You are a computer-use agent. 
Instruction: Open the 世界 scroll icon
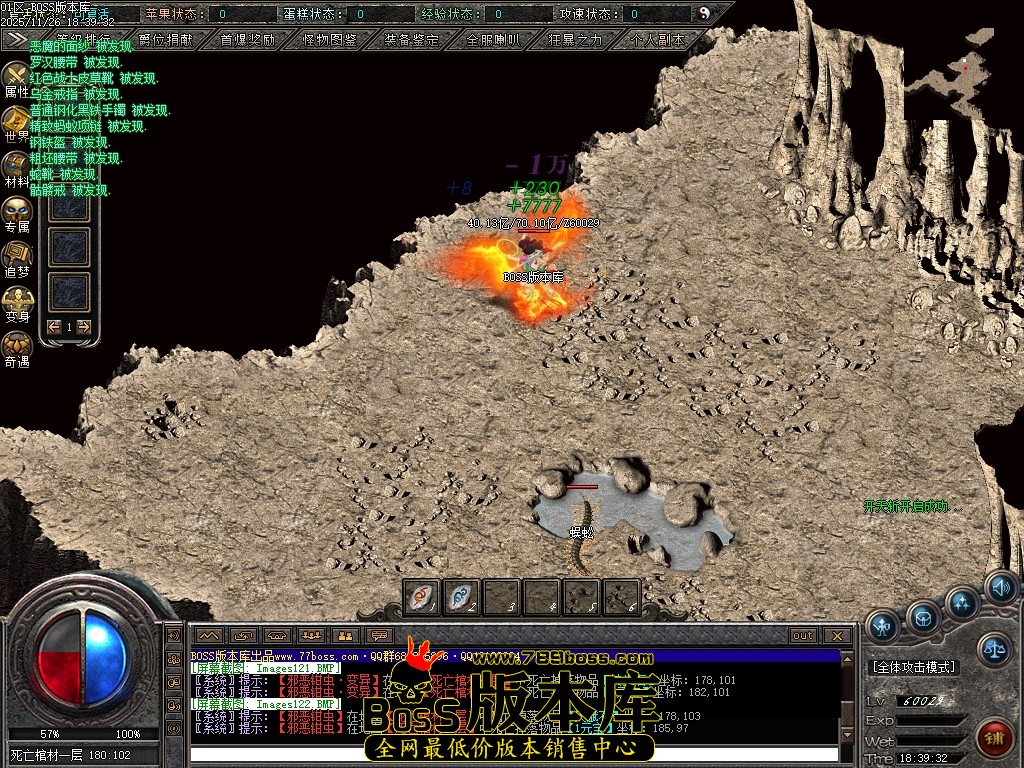click(17, 121)
